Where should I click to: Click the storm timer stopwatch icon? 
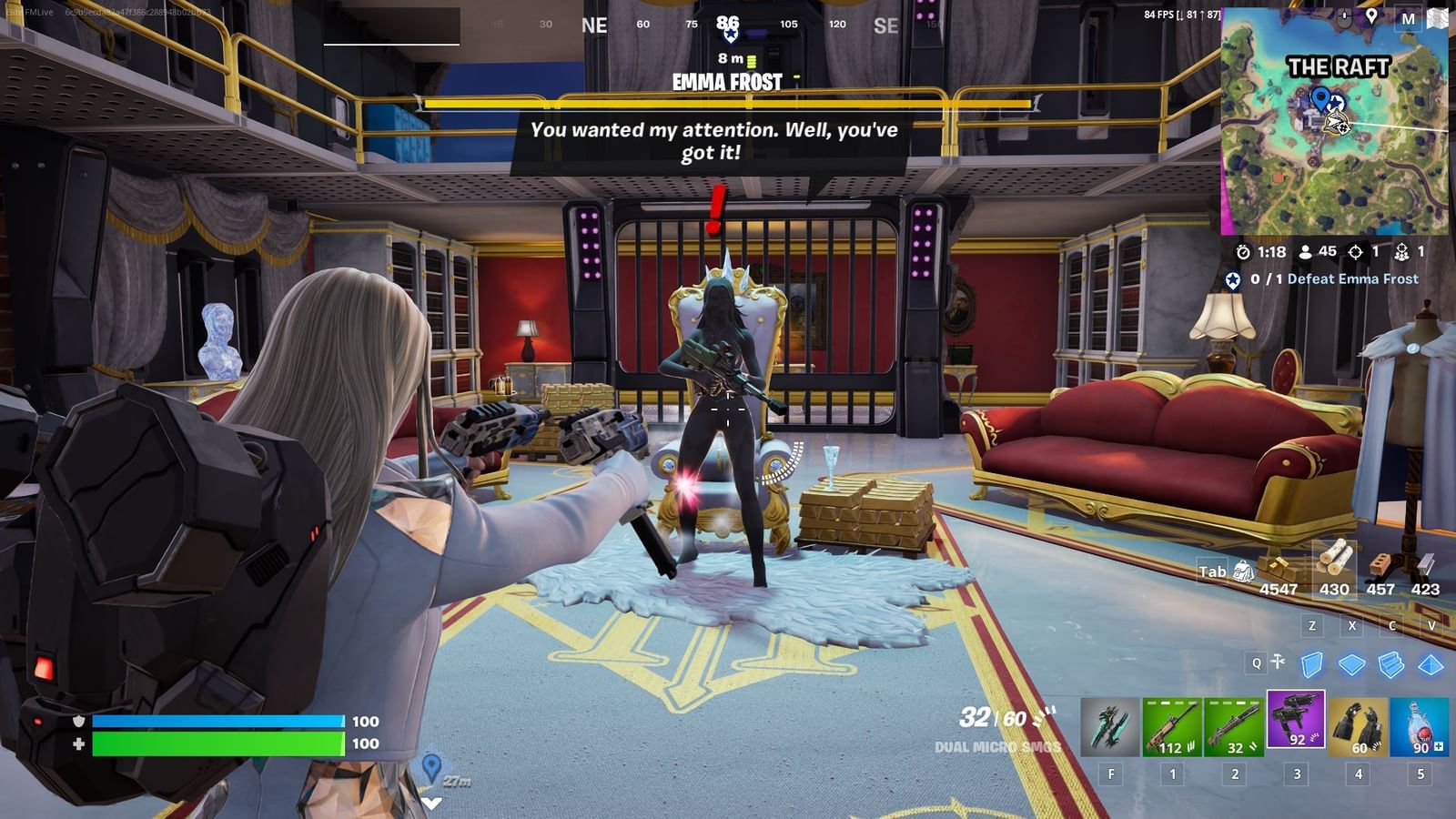pyautogui.click(x=1244, y=252)
